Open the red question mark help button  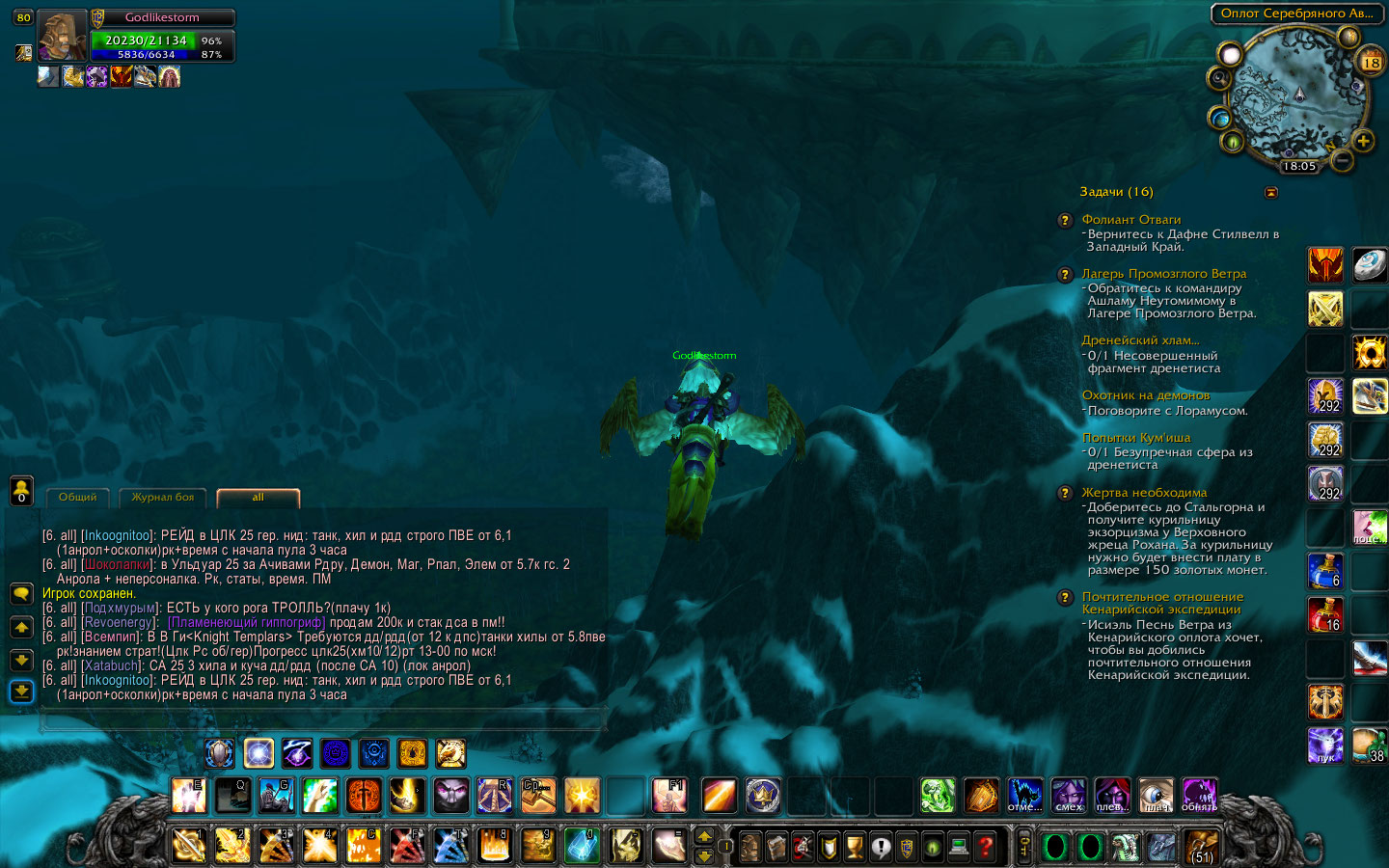[x=985, y=847]
